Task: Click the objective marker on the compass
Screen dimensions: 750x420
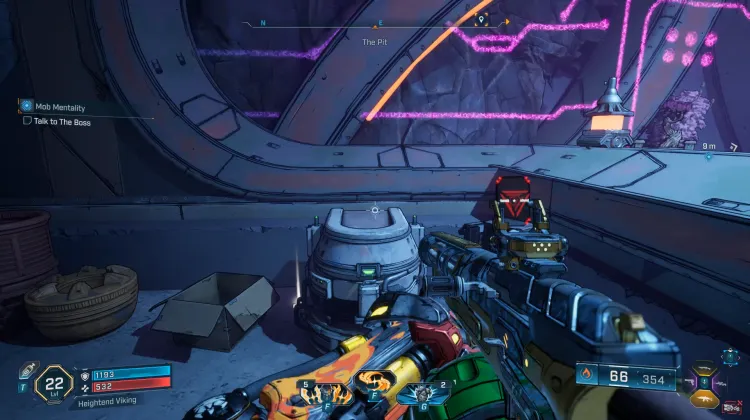Action: (484, 19)
